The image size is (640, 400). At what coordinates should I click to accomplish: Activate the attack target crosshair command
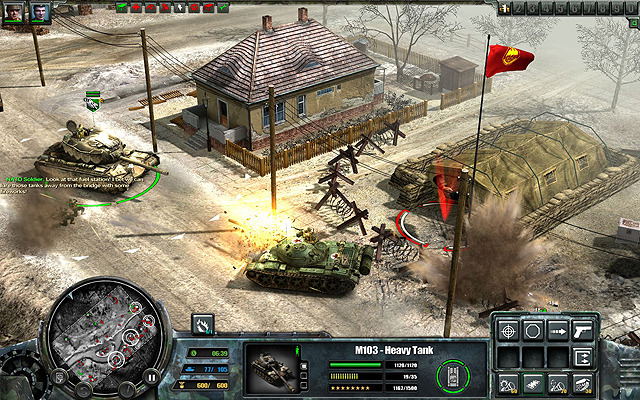(x=508, y=331)
